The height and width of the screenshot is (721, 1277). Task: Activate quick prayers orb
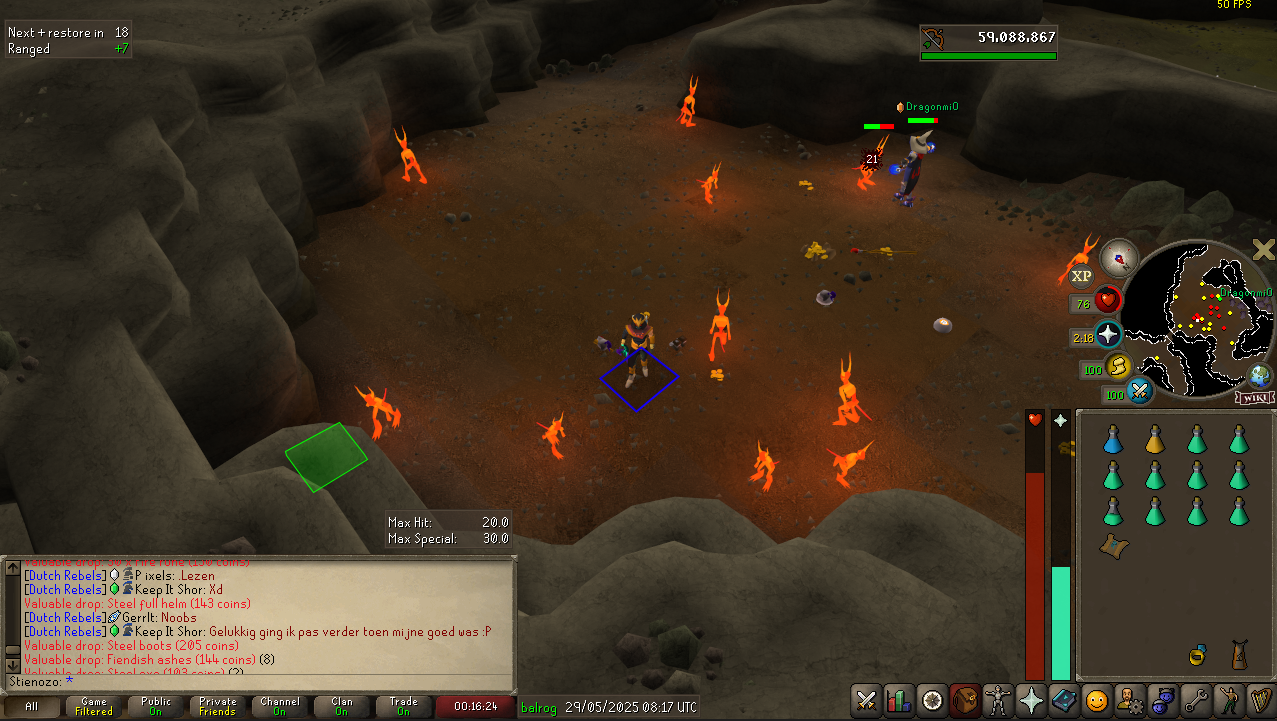[1108, 334]
